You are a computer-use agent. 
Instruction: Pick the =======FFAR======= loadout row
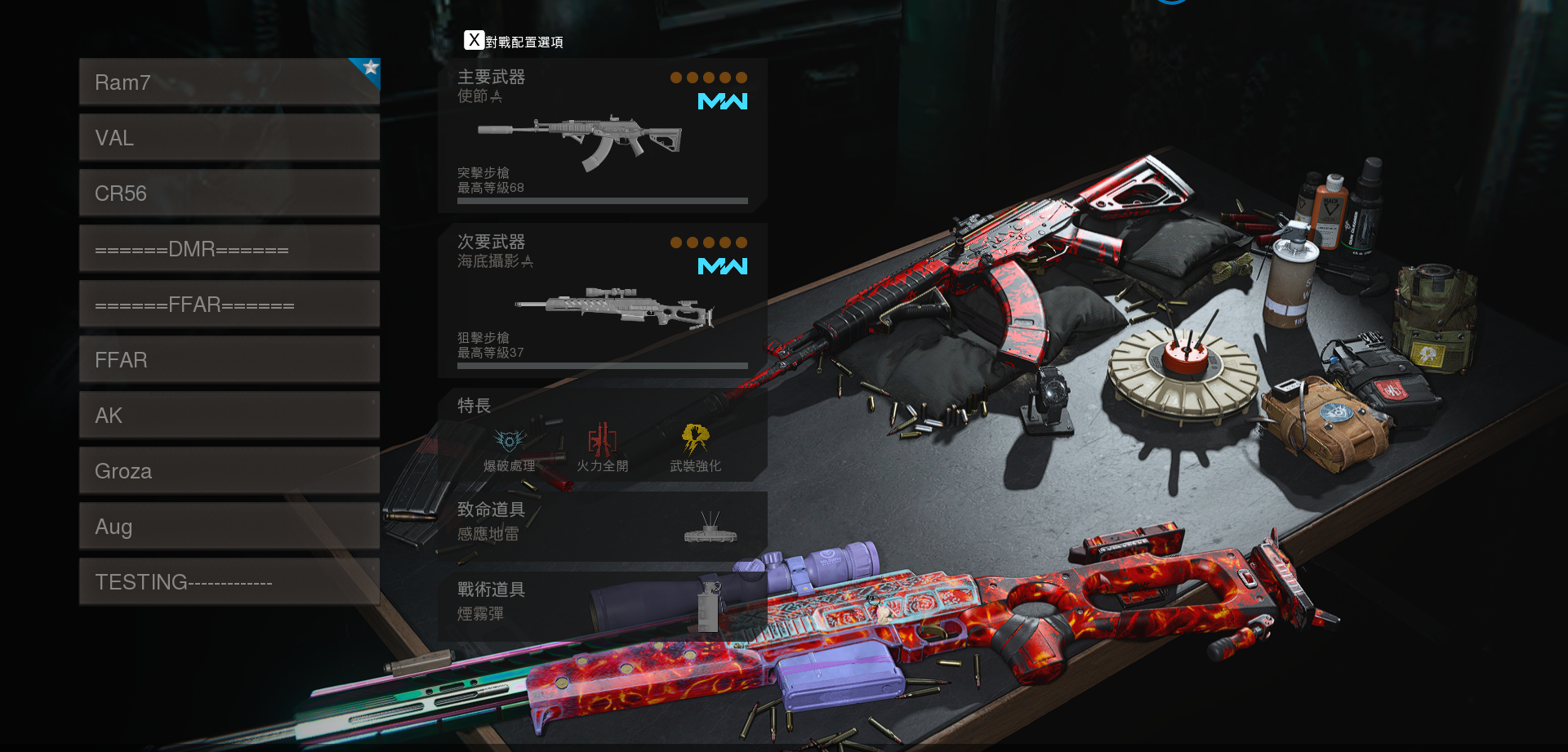229,304
